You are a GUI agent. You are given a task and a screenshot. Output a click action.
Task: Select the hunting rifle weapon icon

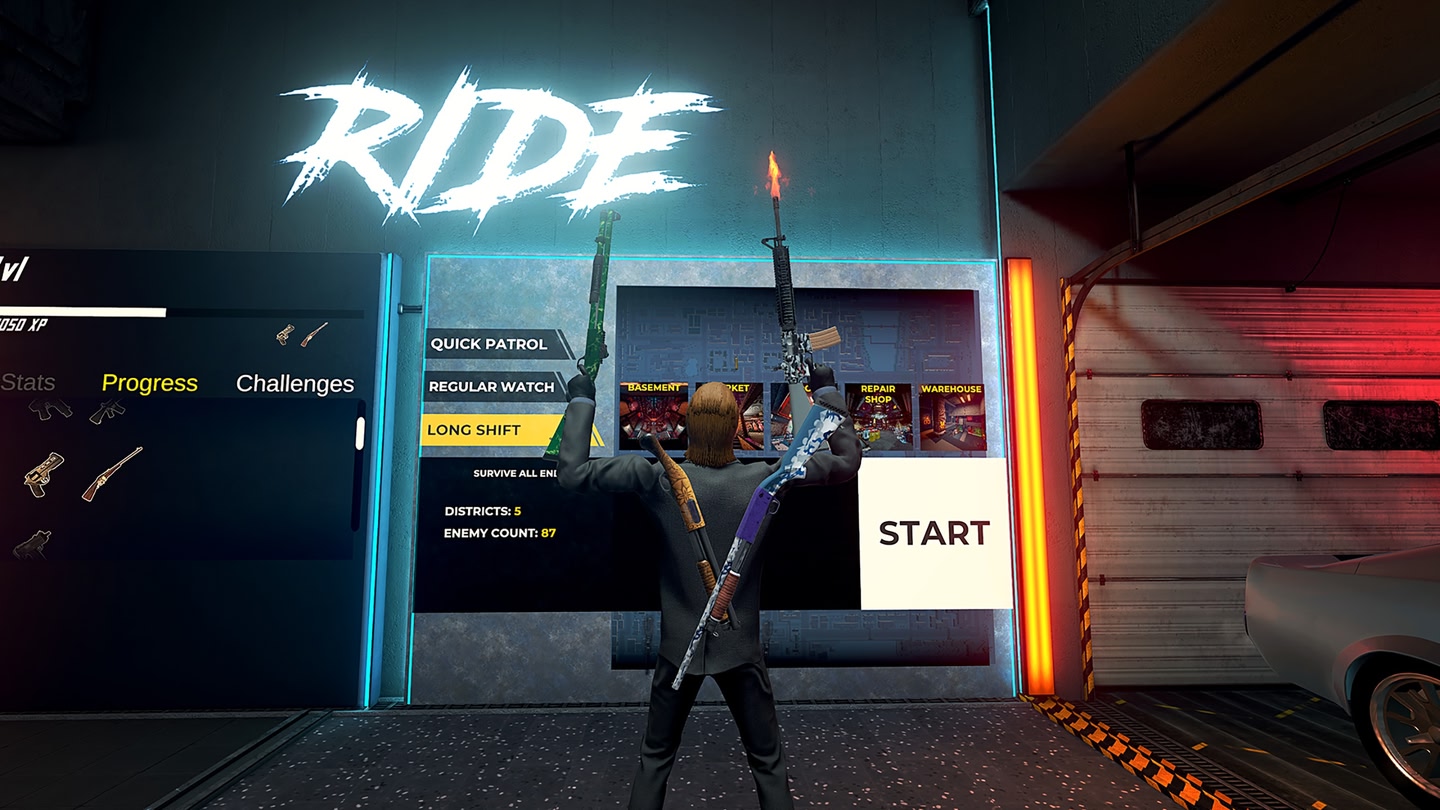point(110,475)
